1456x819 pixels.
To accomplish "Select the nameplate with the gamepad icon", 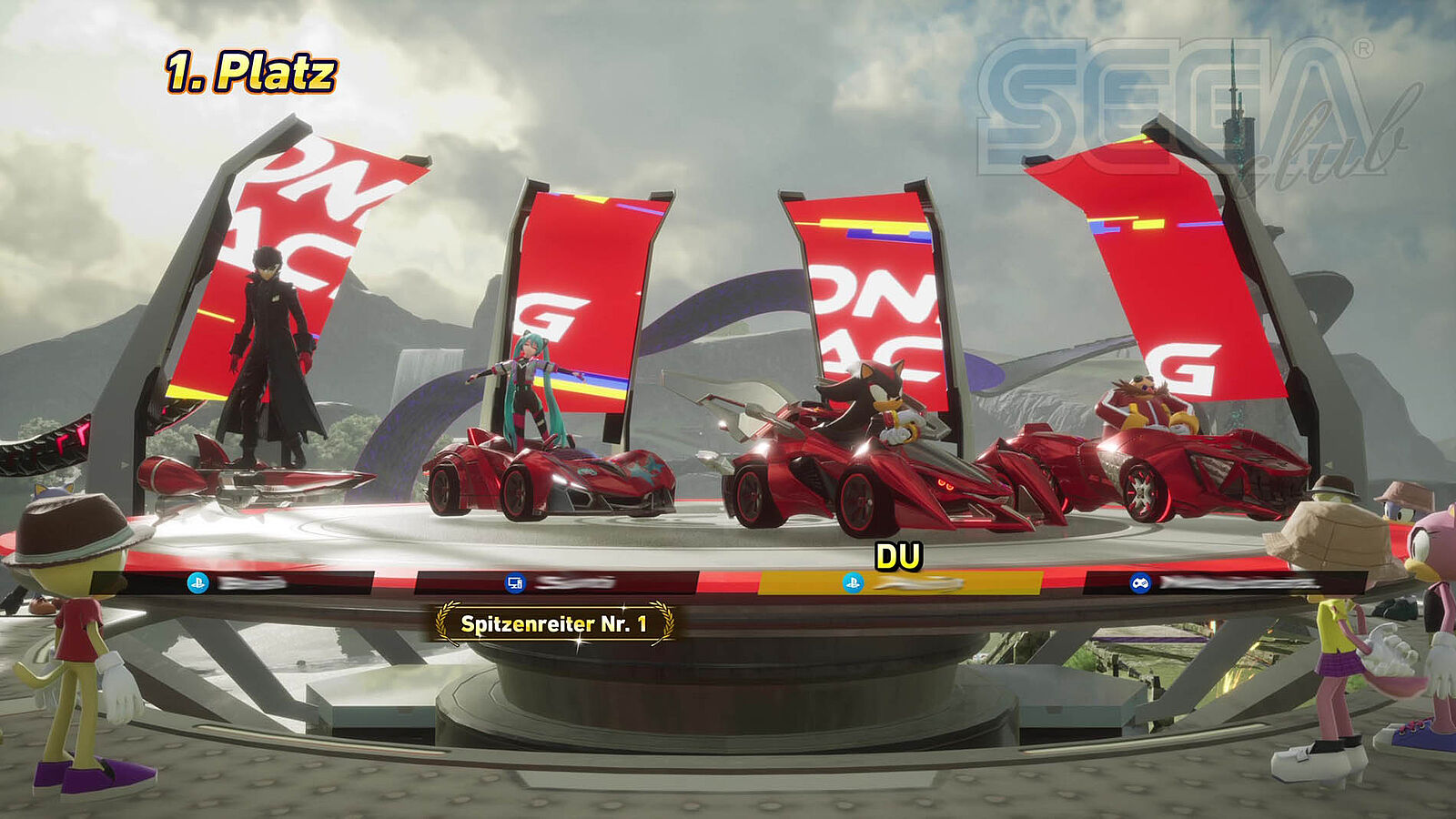I will click(1224, 582).
